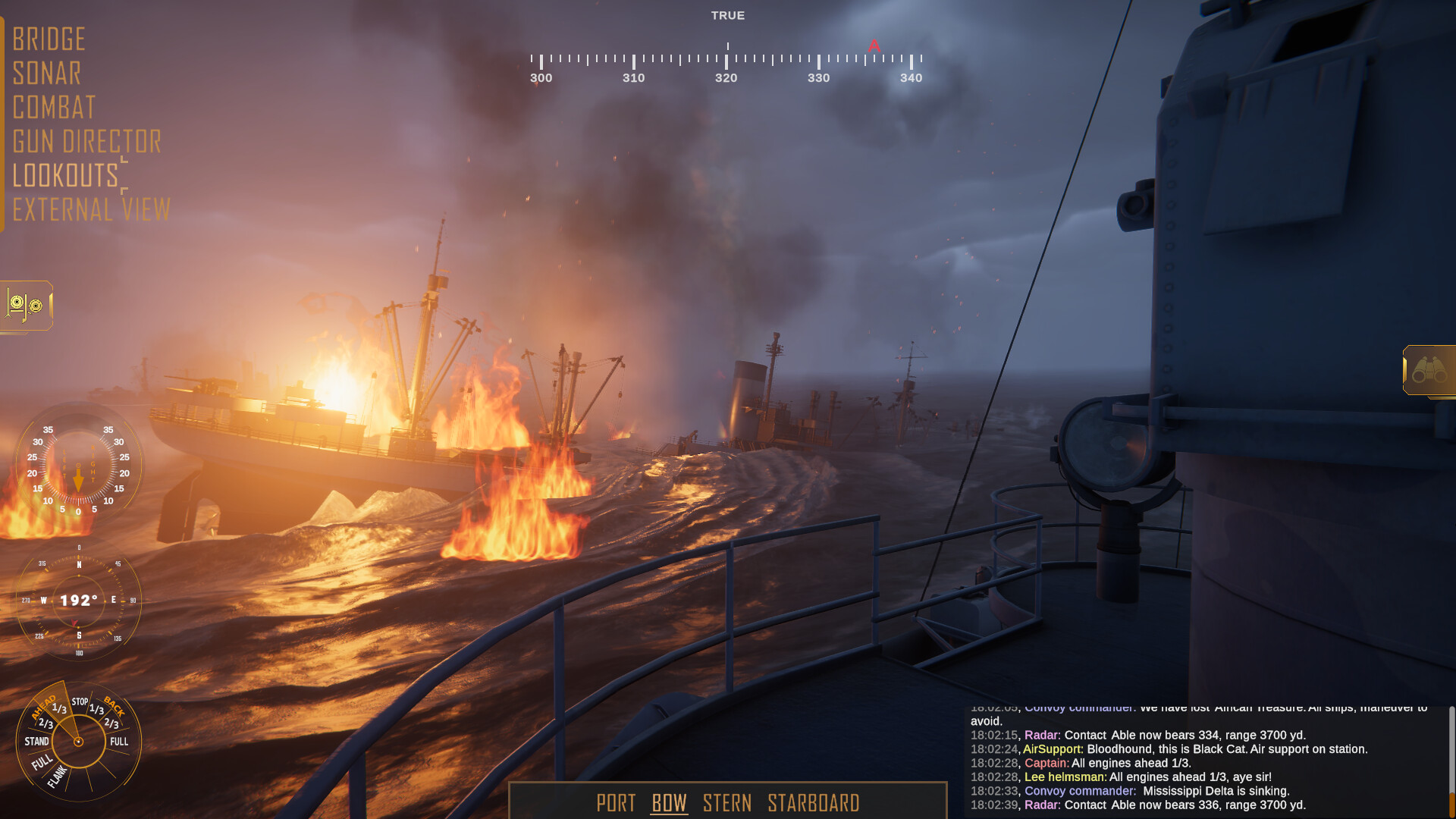Select the STERN lookout tab
This screenshot has width=1456, height=819.
[x=727, y=803]
